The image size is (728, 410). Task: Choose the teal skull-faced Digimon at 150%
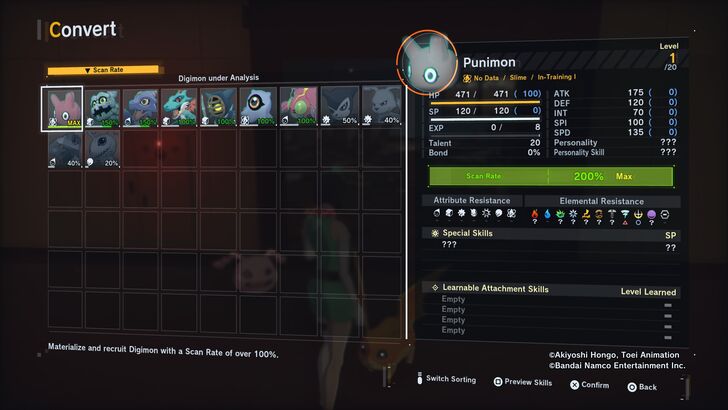(101, 107)
